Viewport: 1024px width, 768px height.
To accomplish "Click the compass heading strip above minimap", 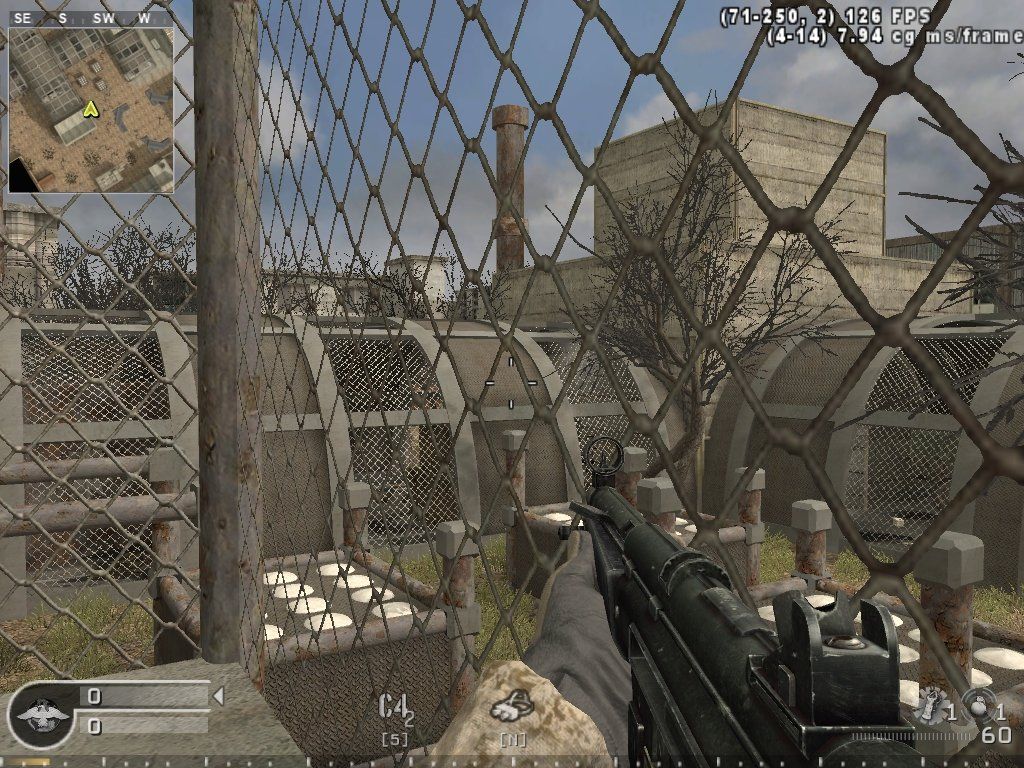I will [91, 18].
